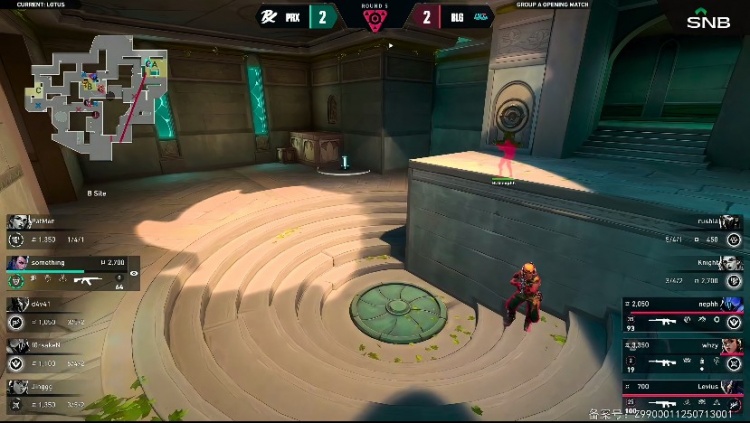Click the SNB sponsor logo
Screen dimensions: 750x423
point(708,19)
